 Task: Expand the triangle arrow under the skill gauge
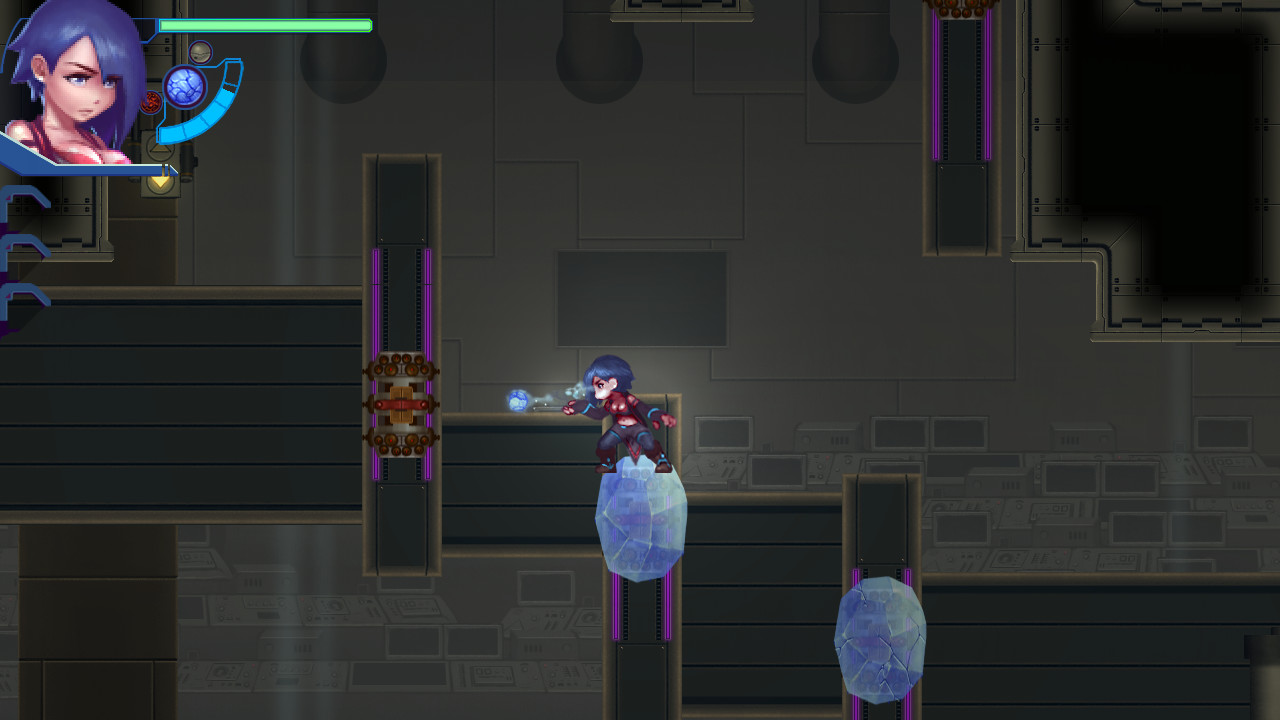coord(160,150)
